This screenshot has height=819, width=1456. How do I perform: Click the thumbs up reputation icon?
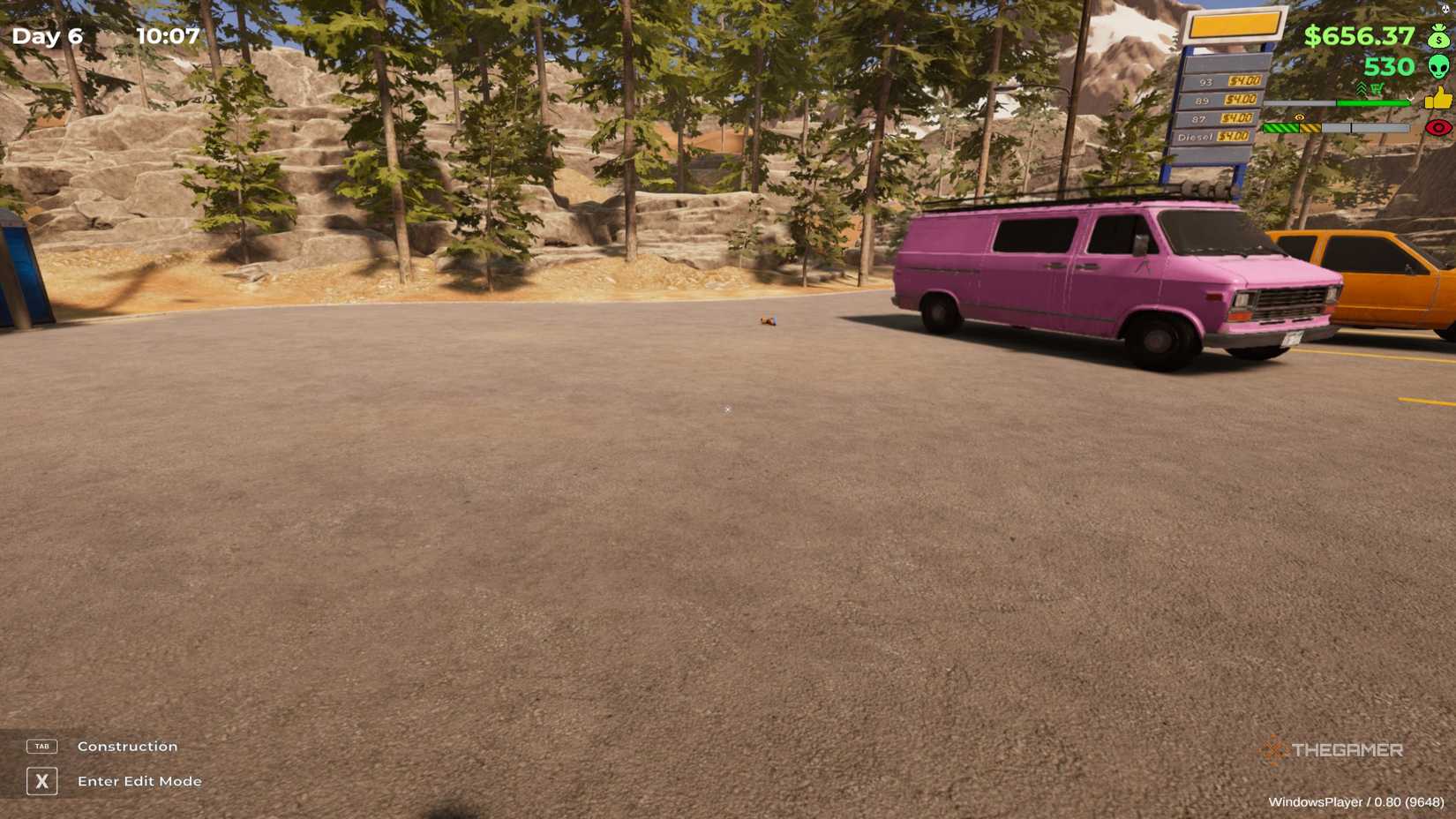tap(1438, 99)
